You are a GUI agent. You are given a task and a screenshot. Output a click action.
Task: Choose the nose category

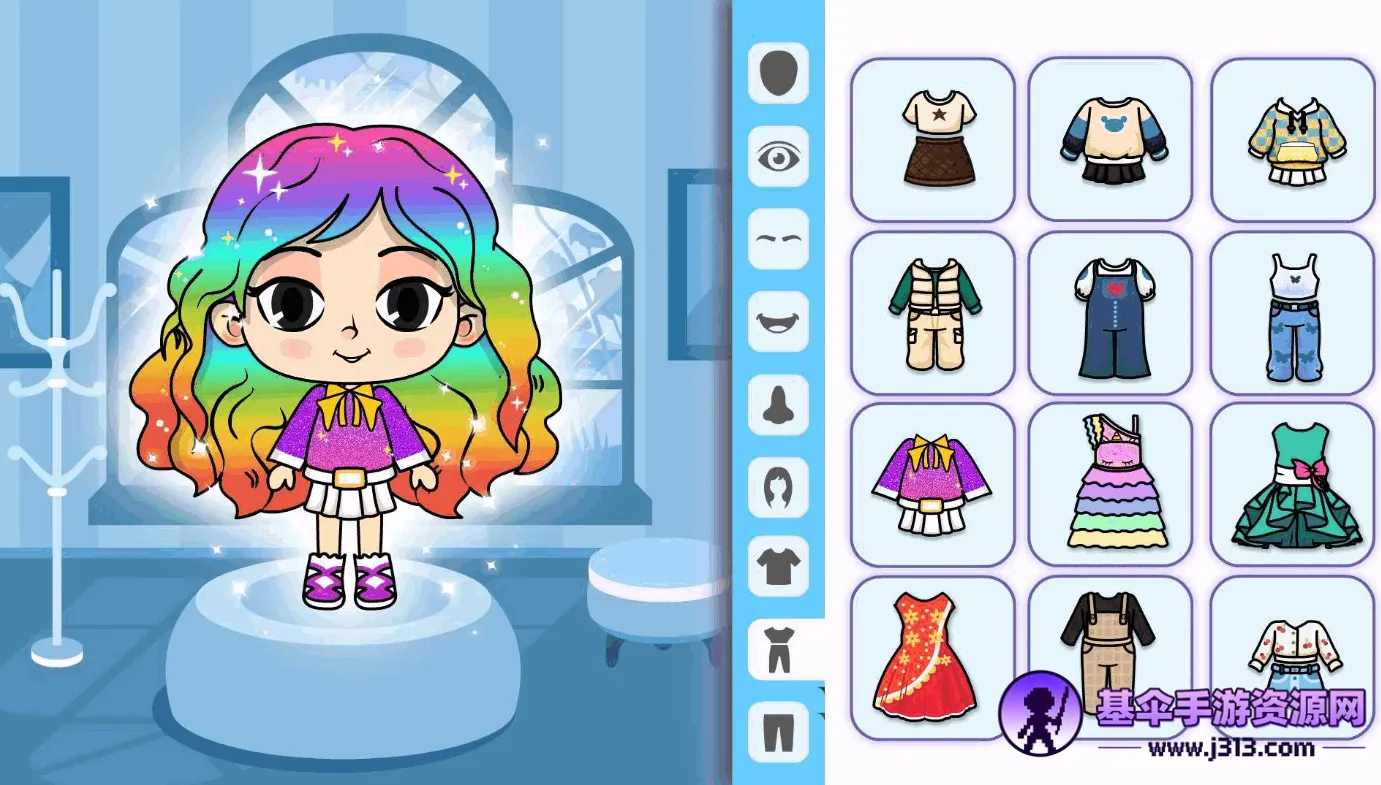[778, 405]
